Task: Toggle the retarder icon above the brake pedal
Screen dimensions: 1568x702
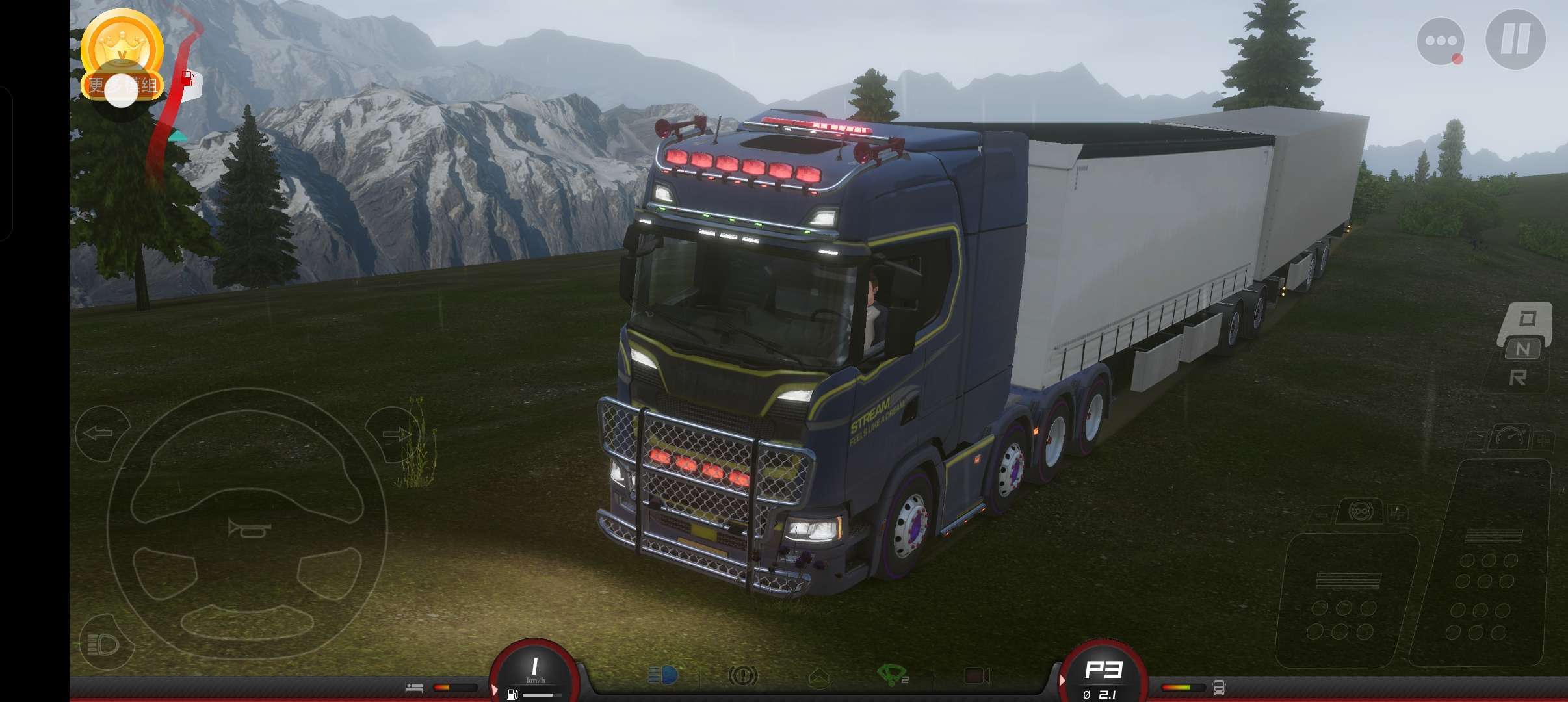Action: (x=1360, y=512)
